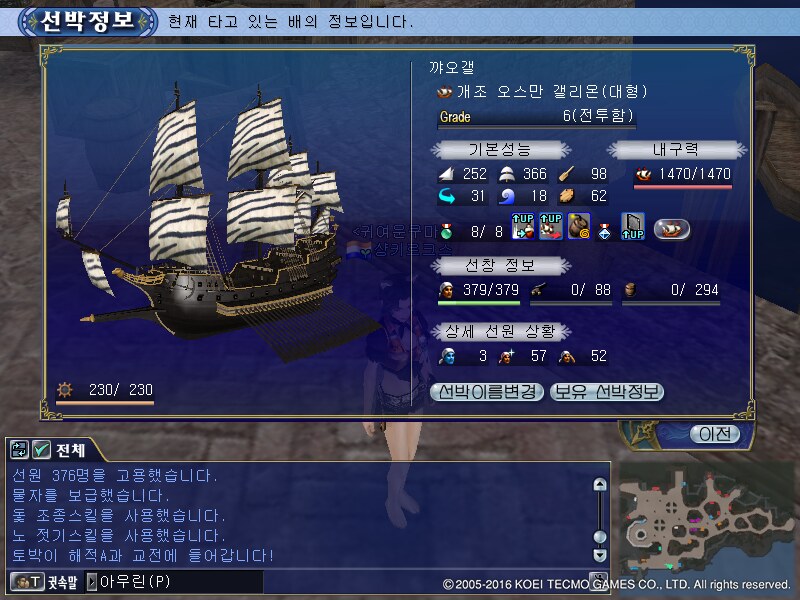This screenshot has width=800, height=600.
Task: Click the bomb with spiral skill icon
Action: click(x=580, y=228)
